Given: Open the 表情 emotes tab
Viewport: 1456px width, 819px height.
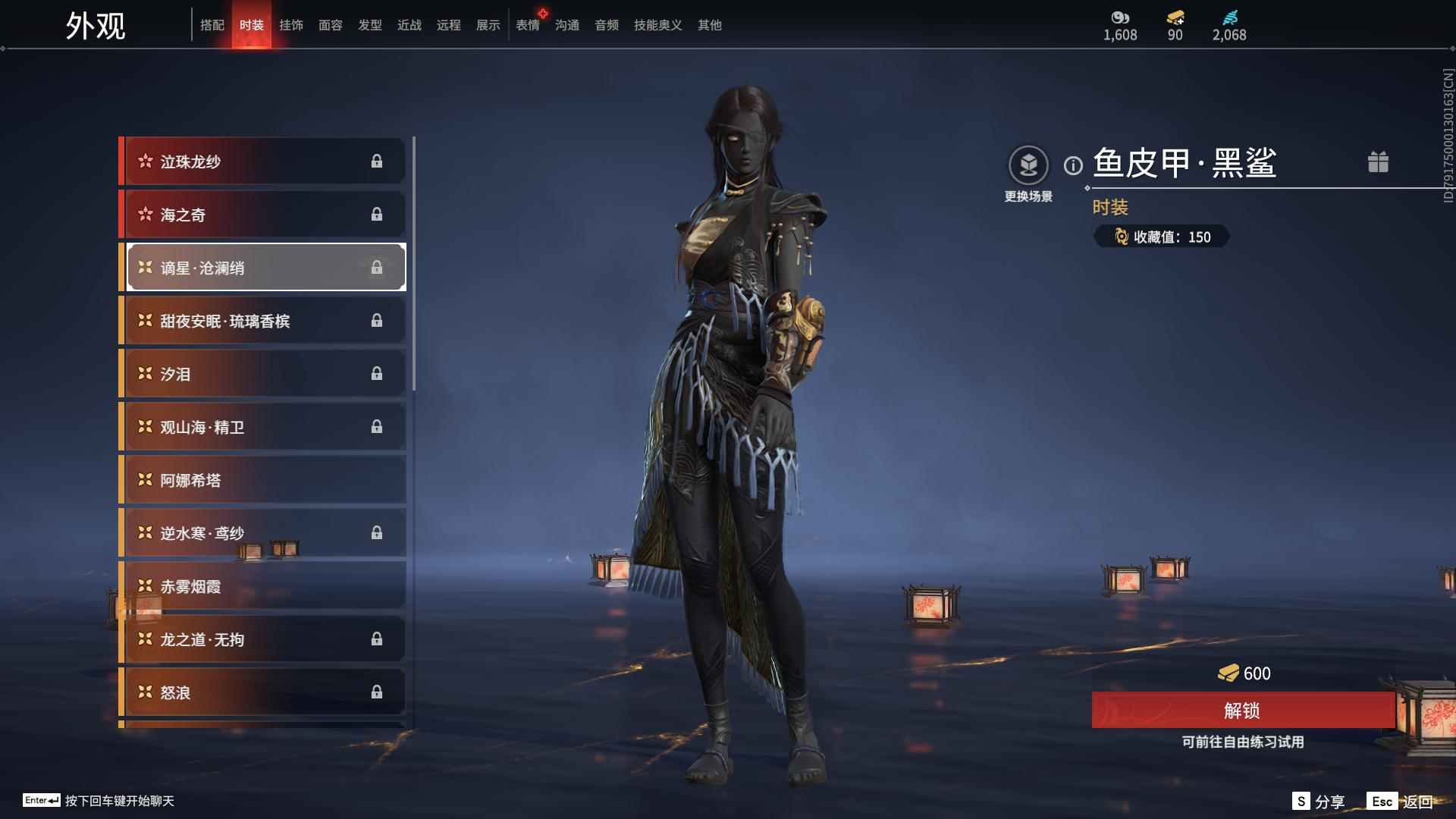Looking at the screenshot, I should [x=528, y=25].
